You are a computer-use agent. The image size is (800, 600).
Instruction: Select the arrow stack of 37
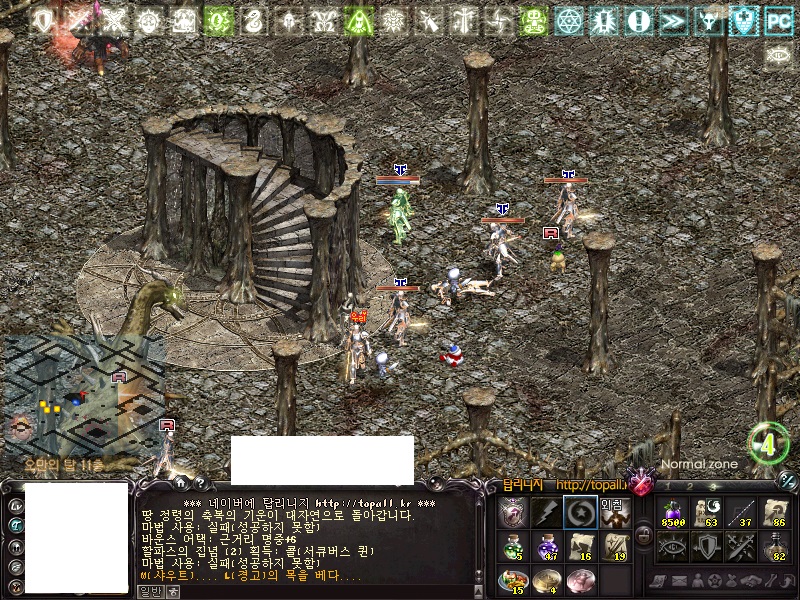[741, 513]
